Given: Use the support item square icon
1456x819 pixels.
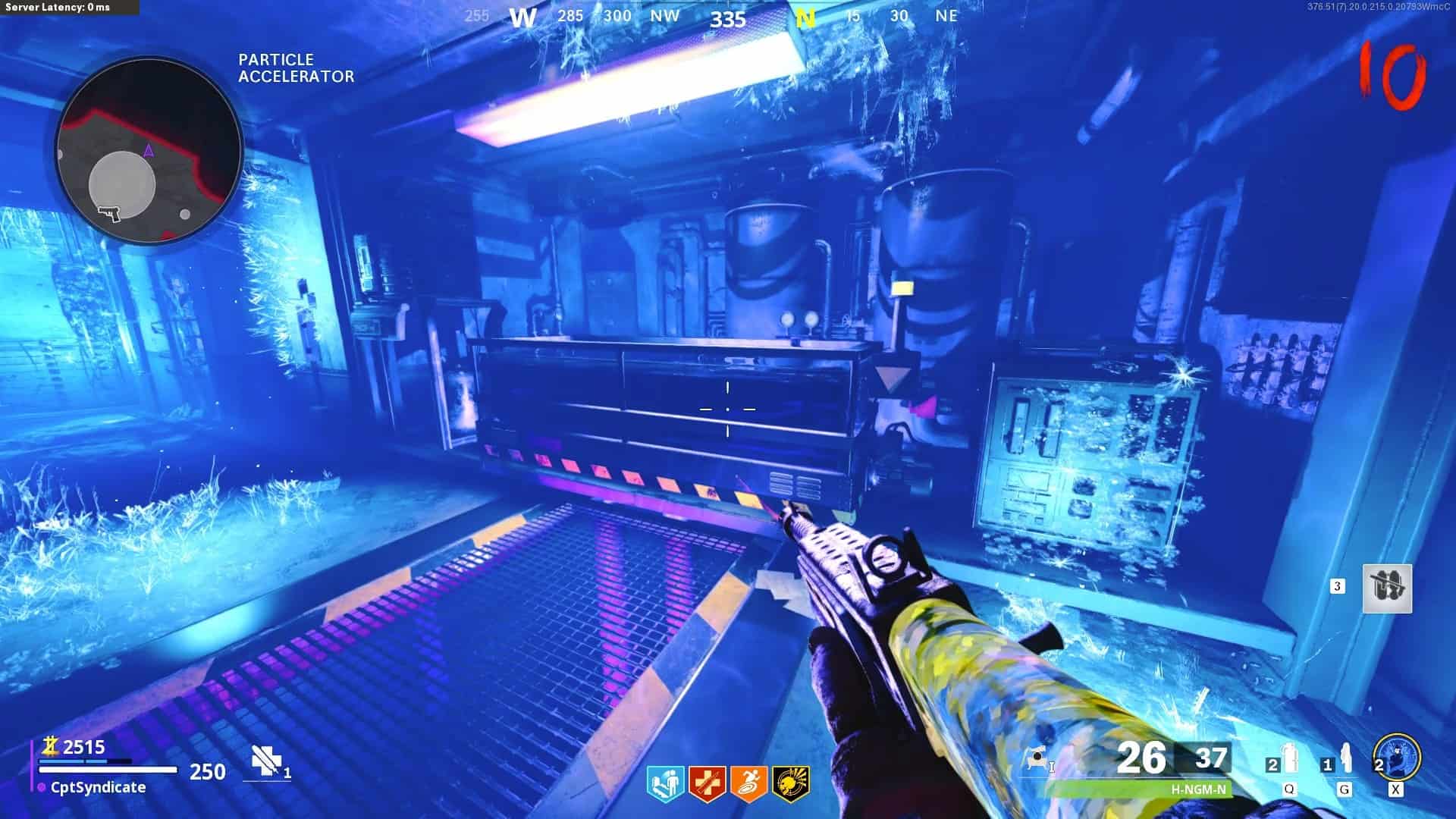Looking at the screenshot, I should click(x=1387, y=588).
